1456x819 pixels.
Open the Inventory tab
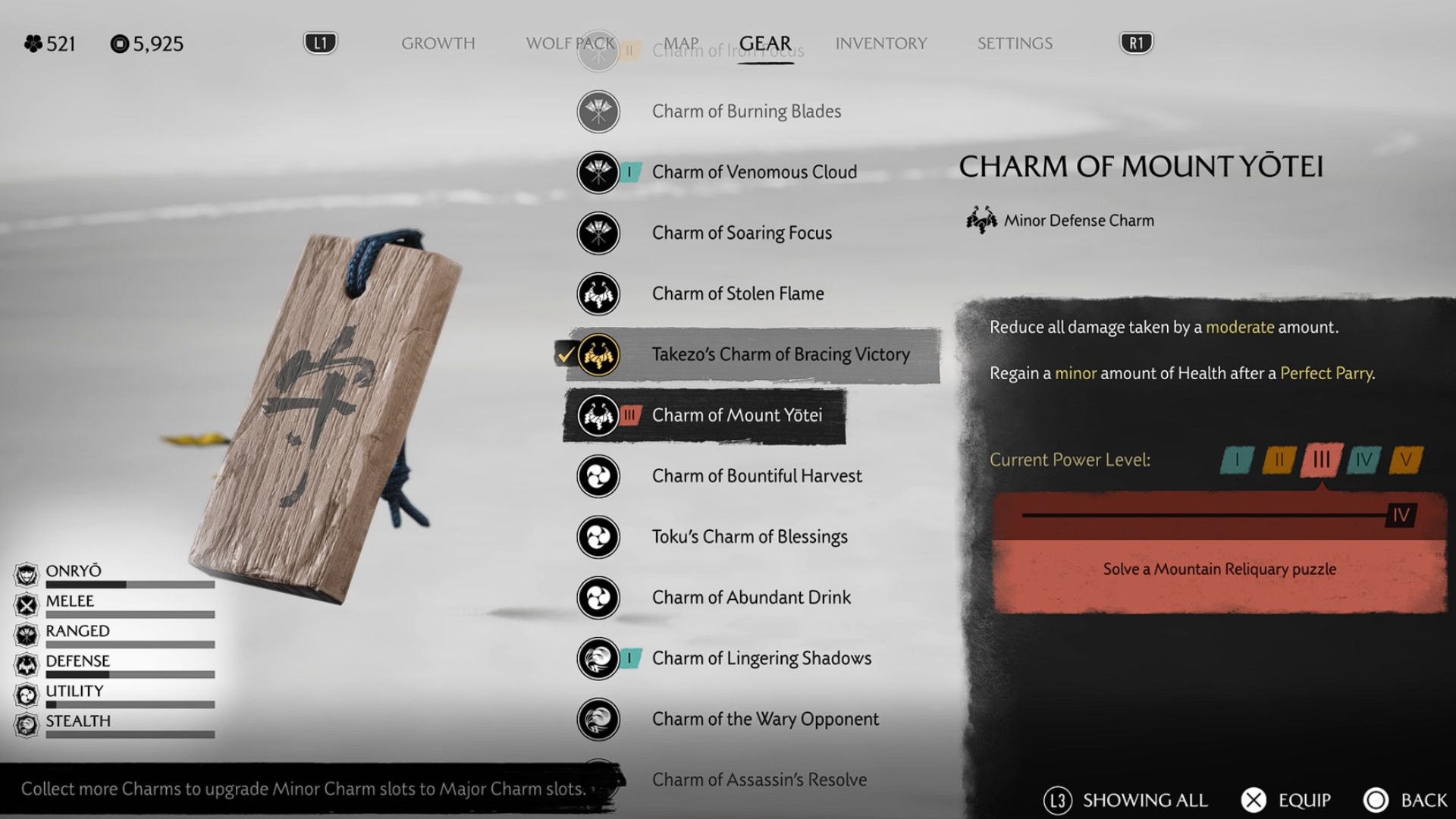[x=880, y=43]
